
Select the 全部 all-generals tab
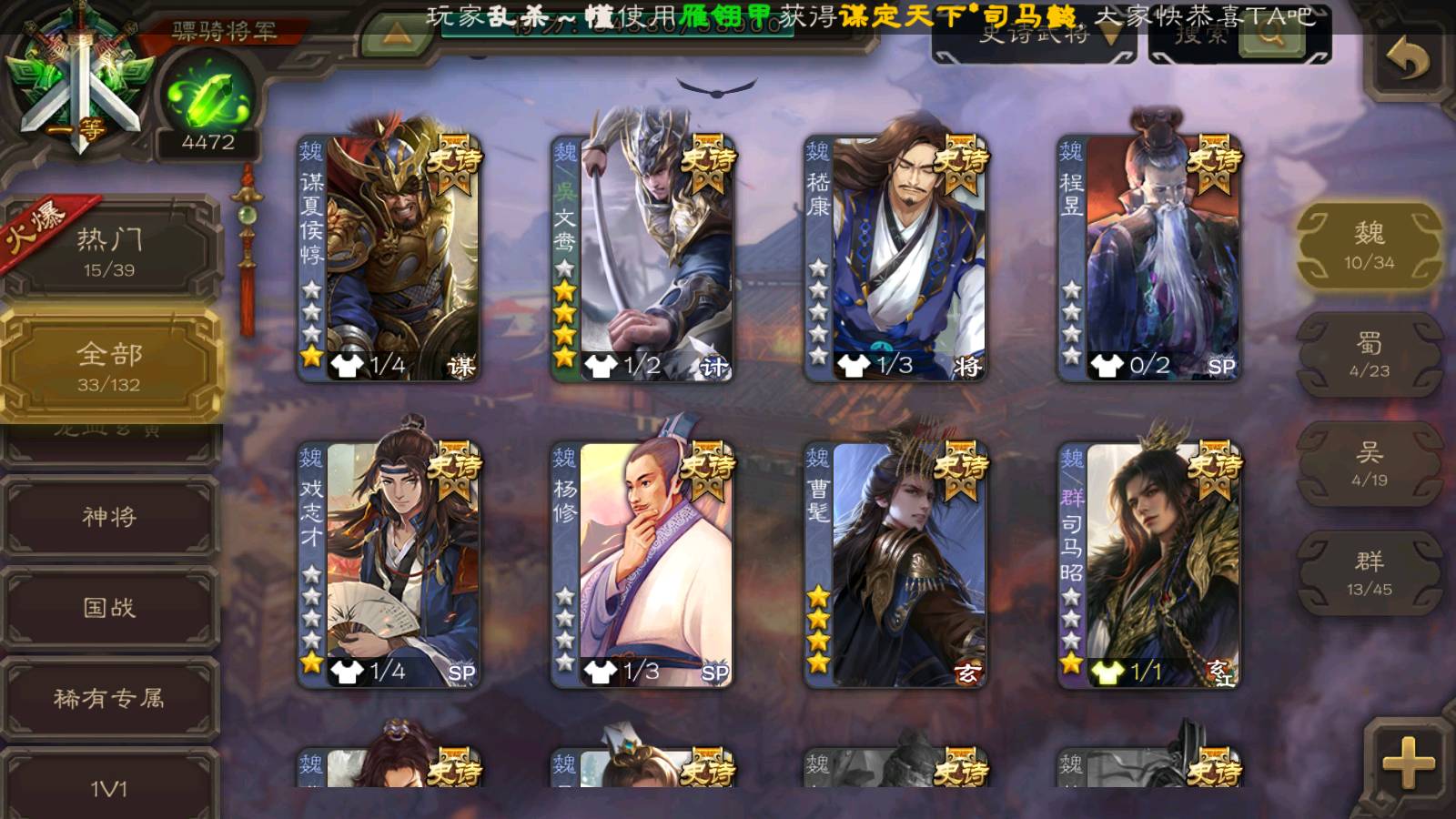[x=109, y=366]
